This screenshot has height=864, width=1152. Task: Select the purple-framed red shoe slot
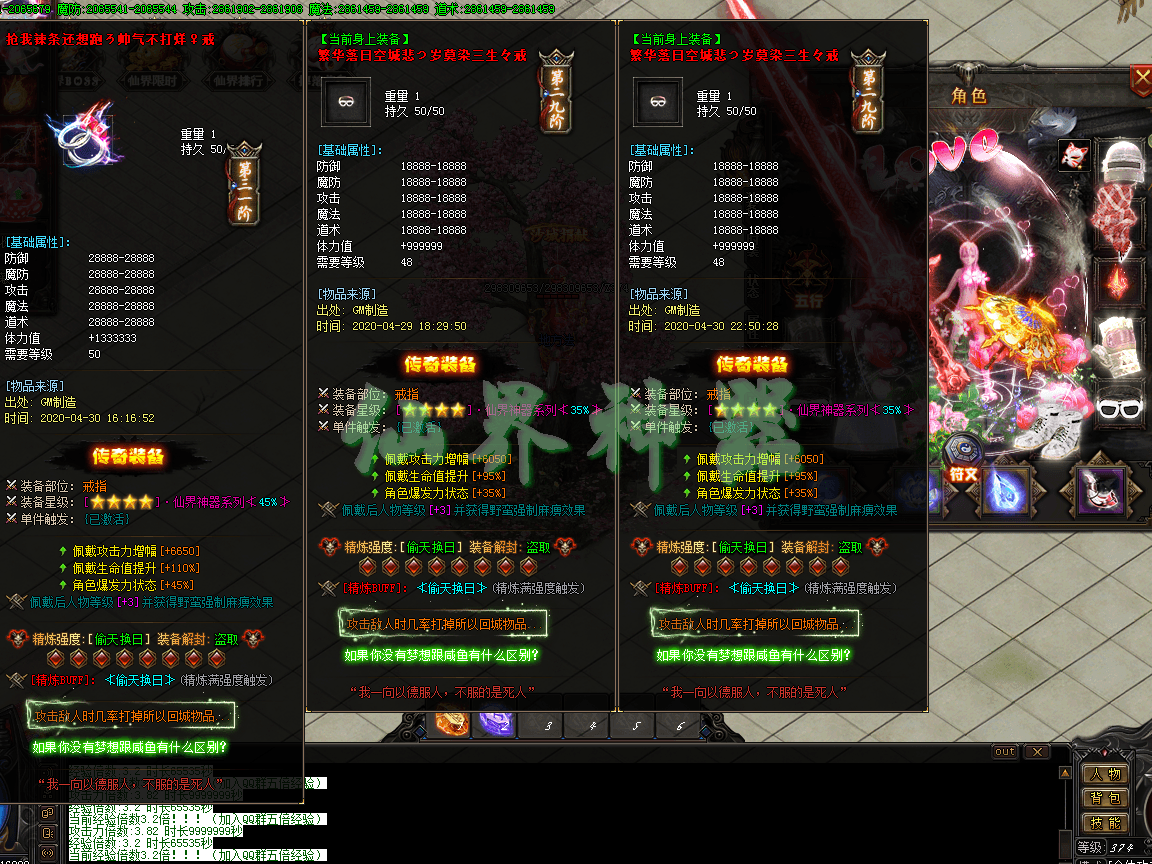1100,489
